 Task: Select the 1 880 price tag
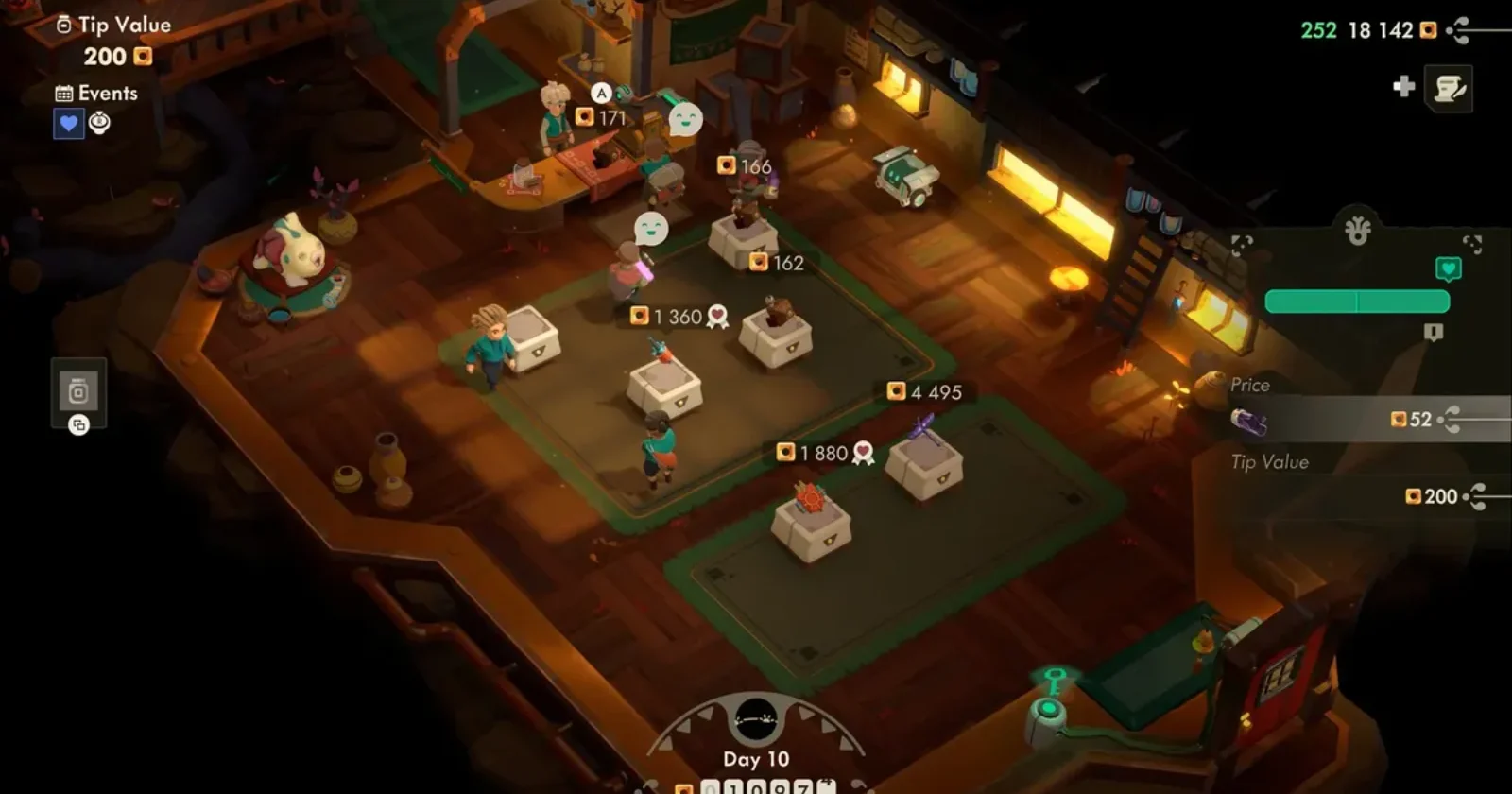pos(814,454)
